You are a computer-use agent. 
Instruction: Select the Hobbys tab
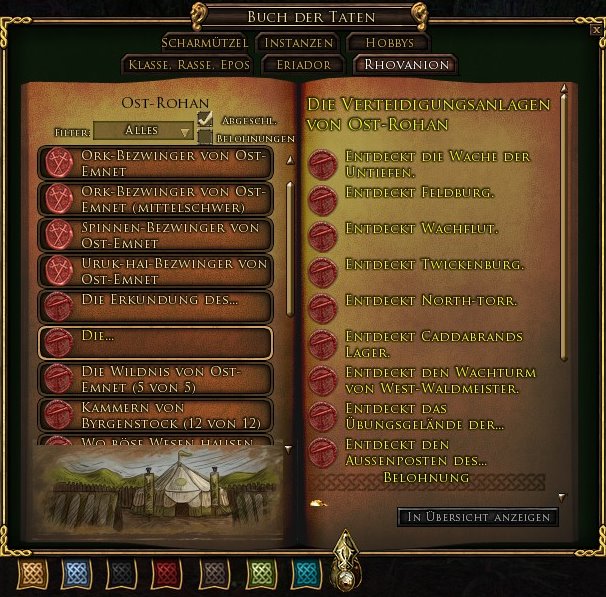(387, 43)
